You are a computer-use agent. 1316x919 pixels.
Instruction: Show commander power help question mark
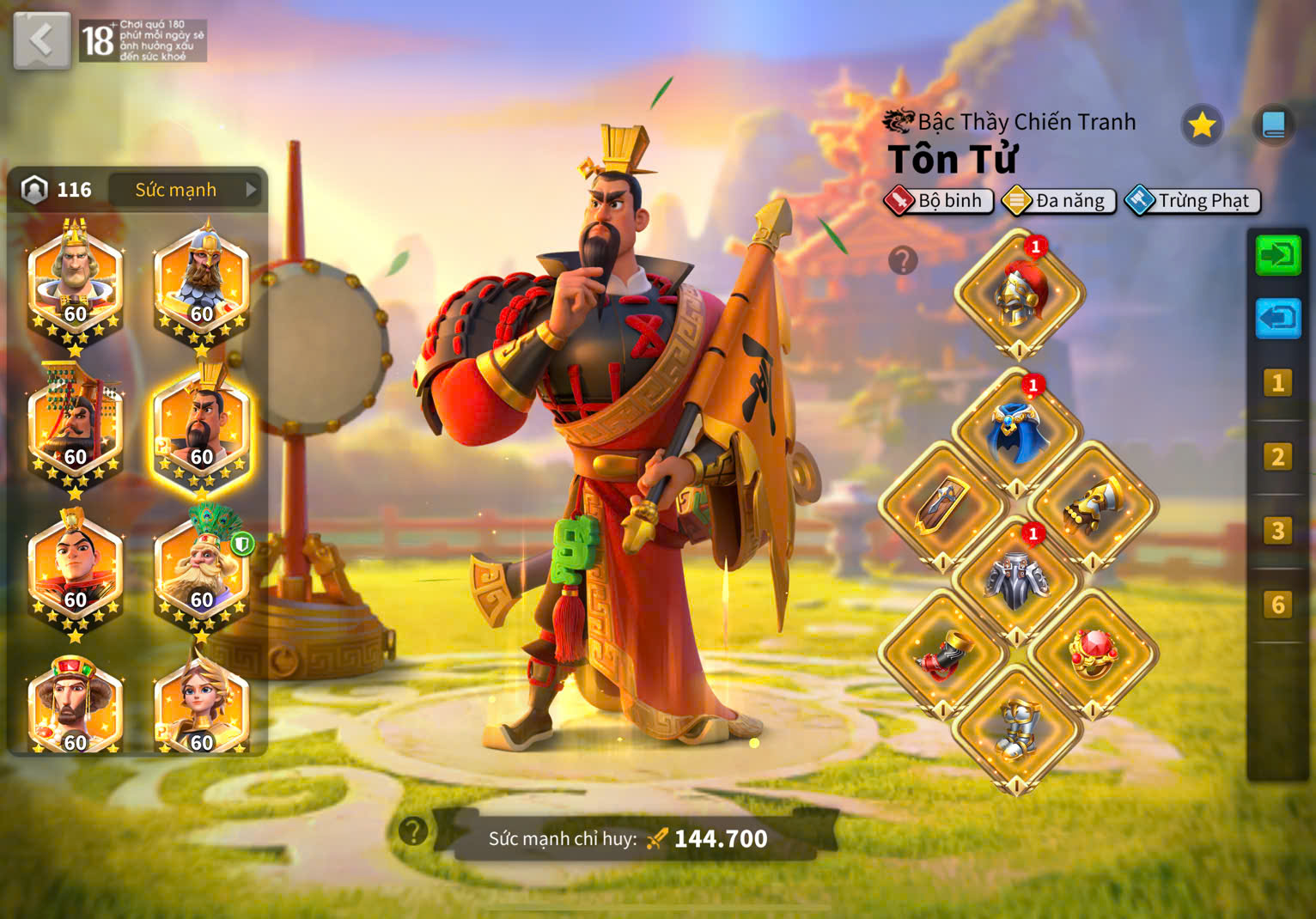click(x=413, y=831)
